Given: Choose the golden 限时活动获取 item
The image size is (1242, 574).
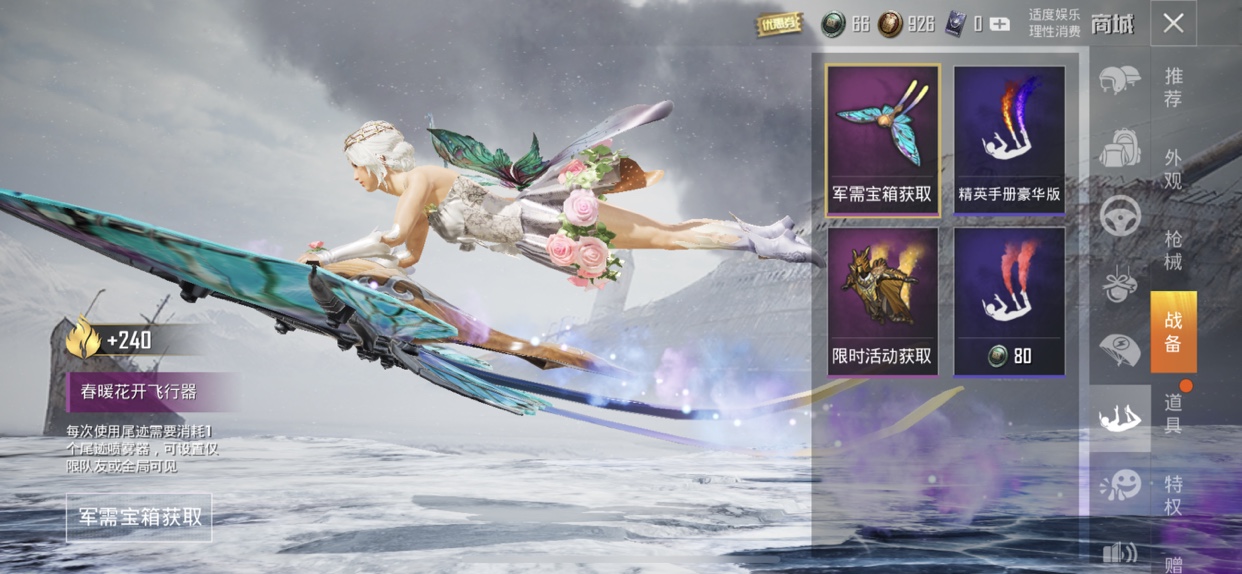Looking at the screenshot, I should 883,301.
